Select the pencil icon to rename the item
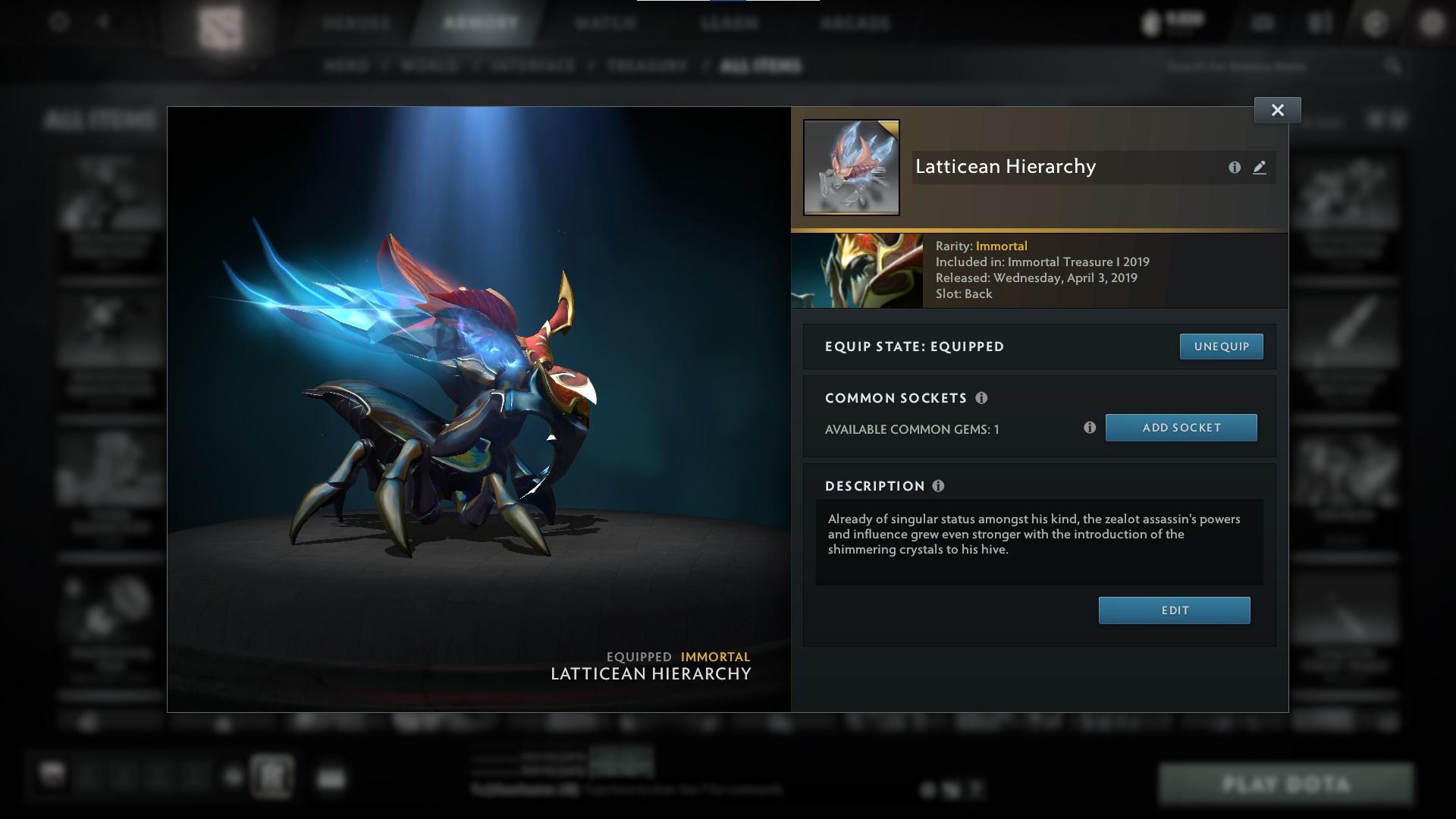 coord(1260,168)
